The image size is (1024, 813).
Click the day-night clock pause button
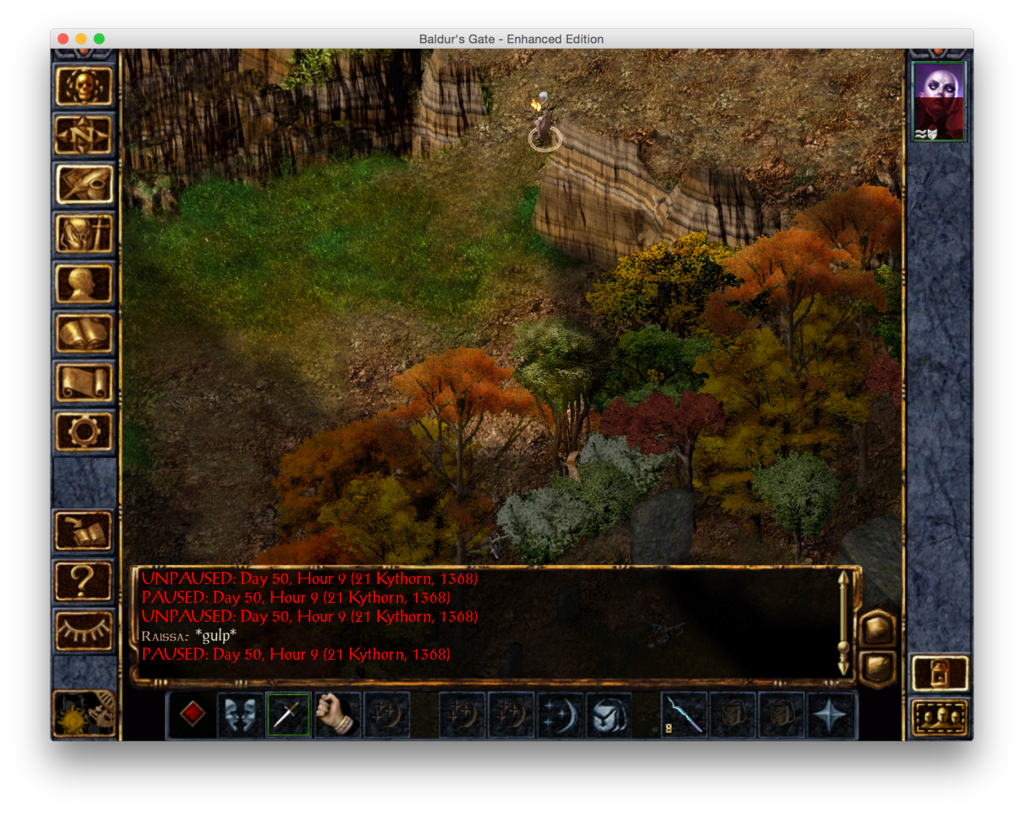[84, 712]
